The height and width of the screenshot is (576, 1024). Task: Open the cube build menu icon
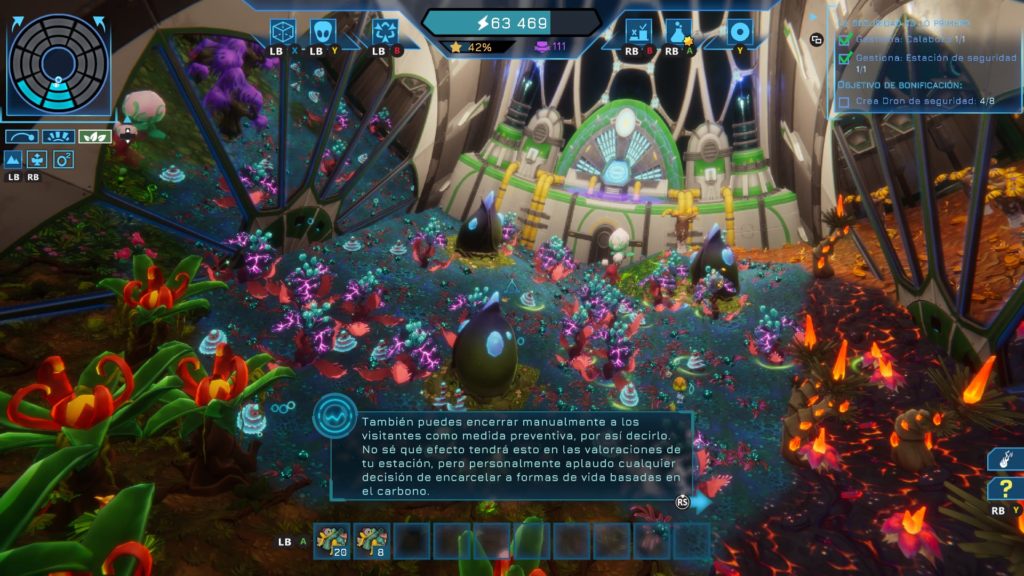(x=283, y=31)
